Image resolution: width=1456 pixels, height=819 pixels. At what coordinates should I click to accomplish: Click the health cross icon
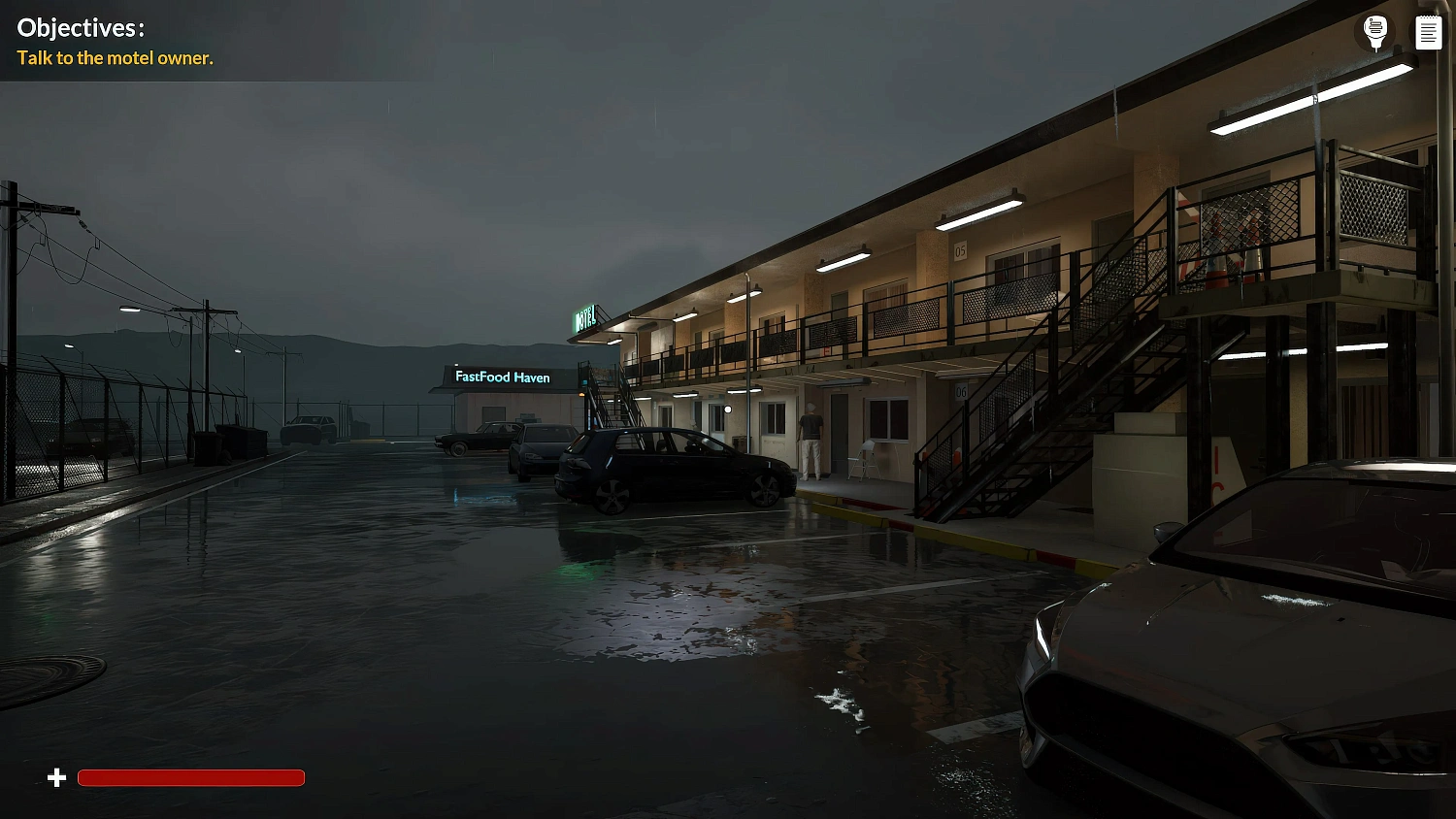click(56, 777)
